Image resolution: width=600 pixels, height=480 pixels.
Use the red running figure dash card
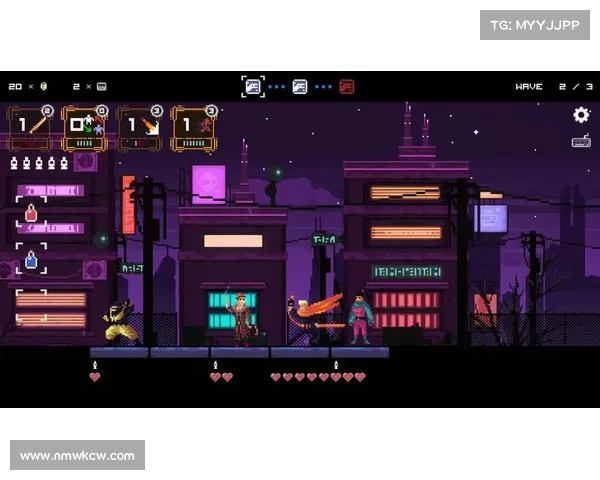tap(194, 128)
